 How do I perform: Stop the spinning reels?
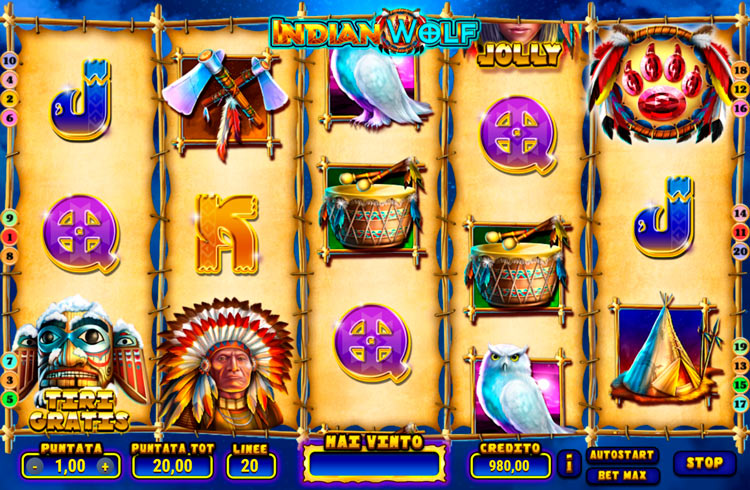click(704, 463)
